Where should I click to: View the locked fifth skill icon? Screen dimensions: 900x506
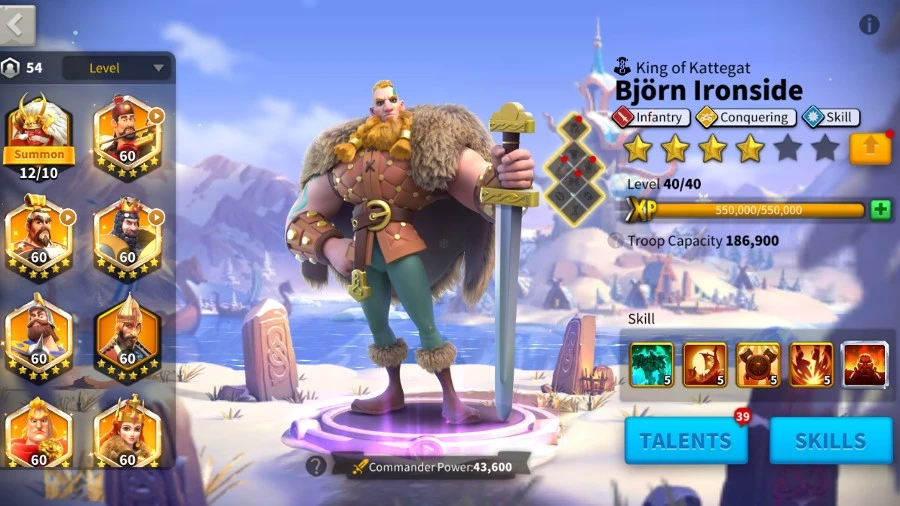click(x=864, y=364)
